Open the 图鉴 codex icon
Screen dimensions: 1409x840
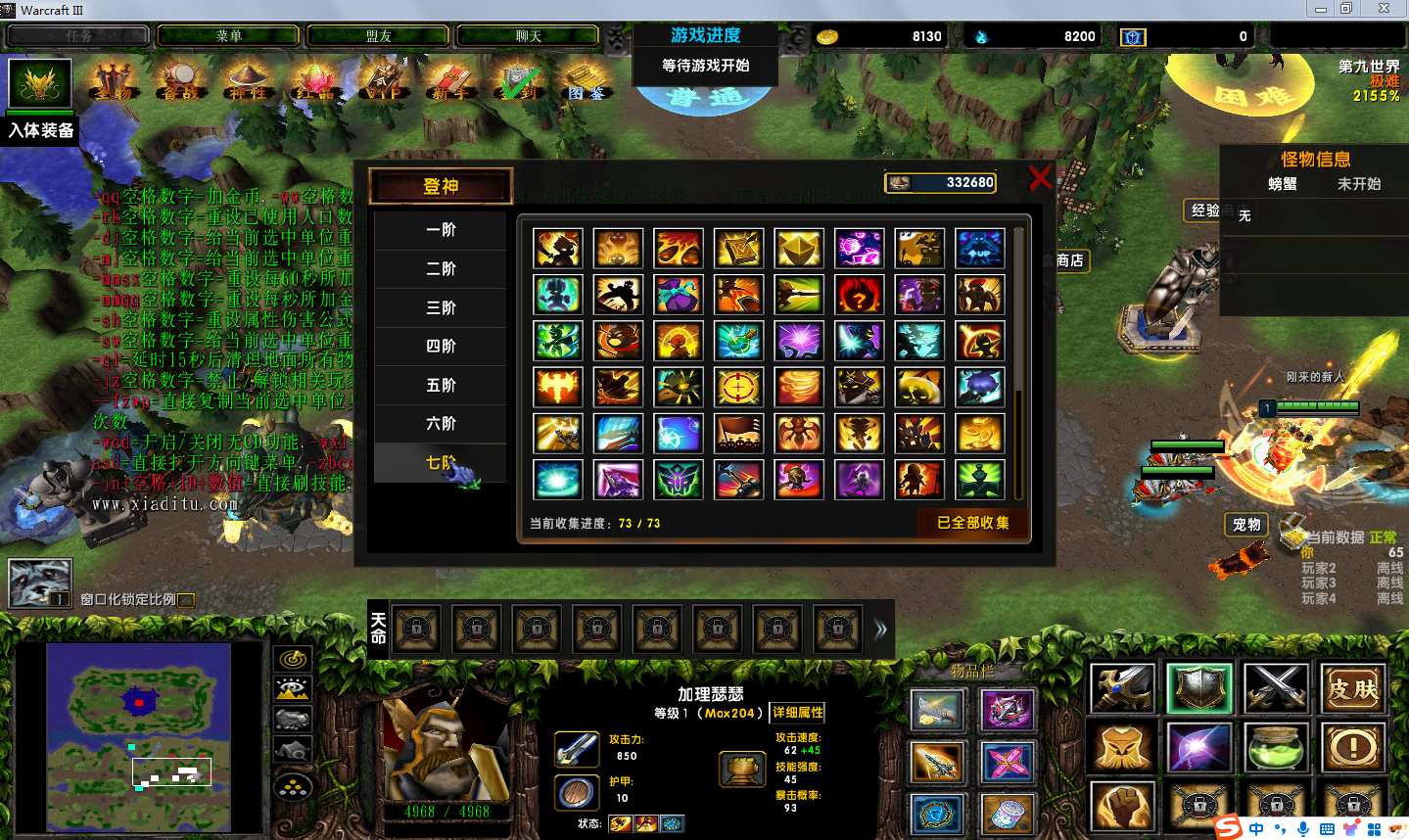[x=586, y=81]
